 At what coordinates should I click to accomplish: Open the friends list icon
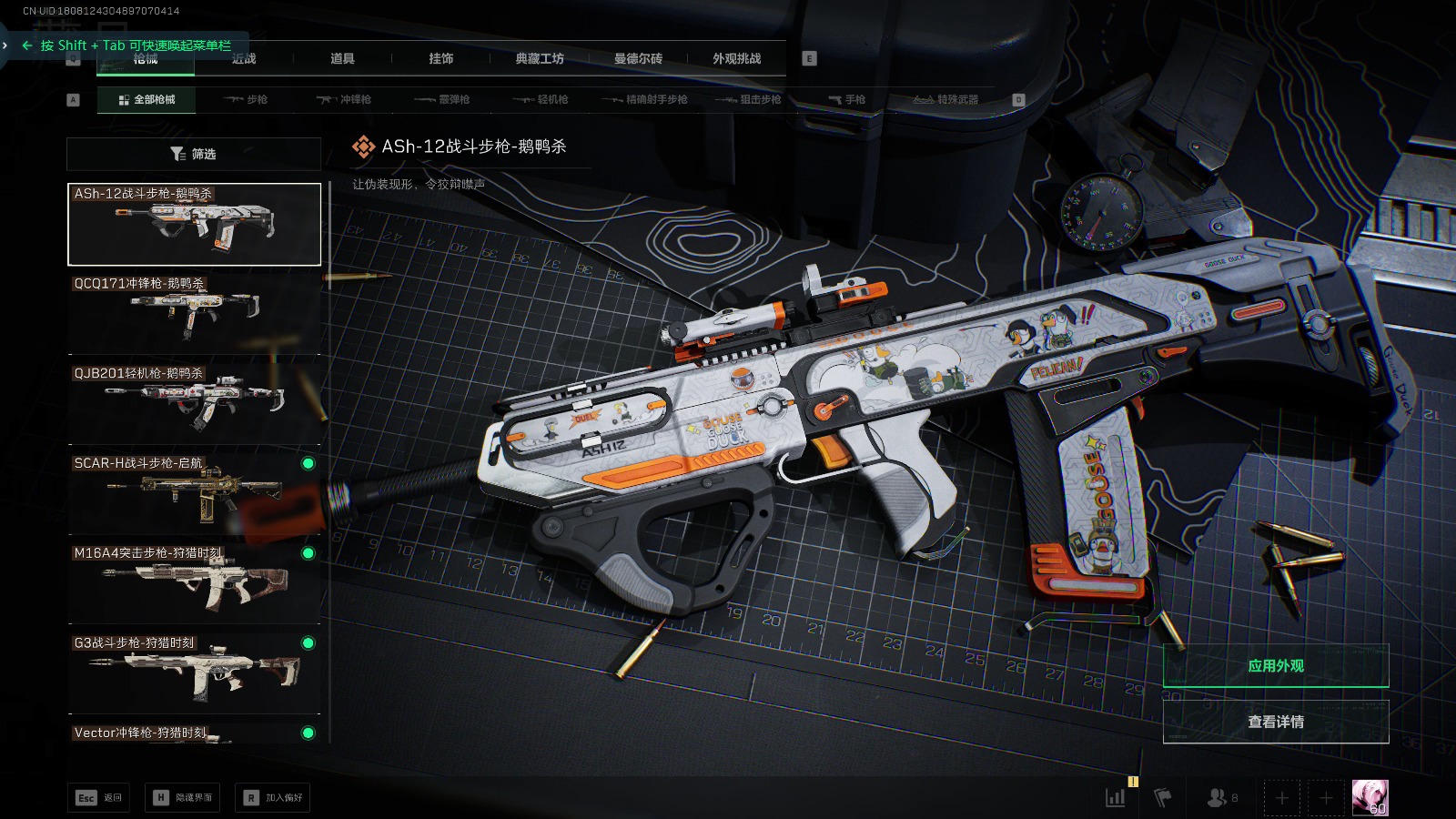1221,798
